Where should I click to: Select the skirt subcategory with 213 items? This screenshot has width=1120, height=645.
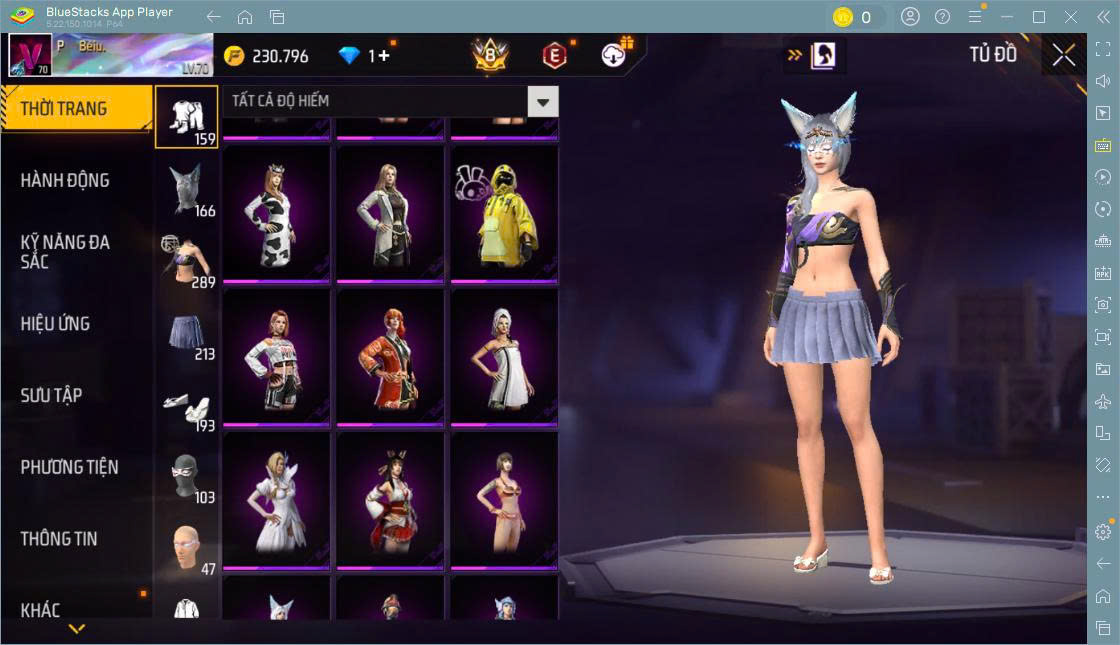click(x=187, y=334)
